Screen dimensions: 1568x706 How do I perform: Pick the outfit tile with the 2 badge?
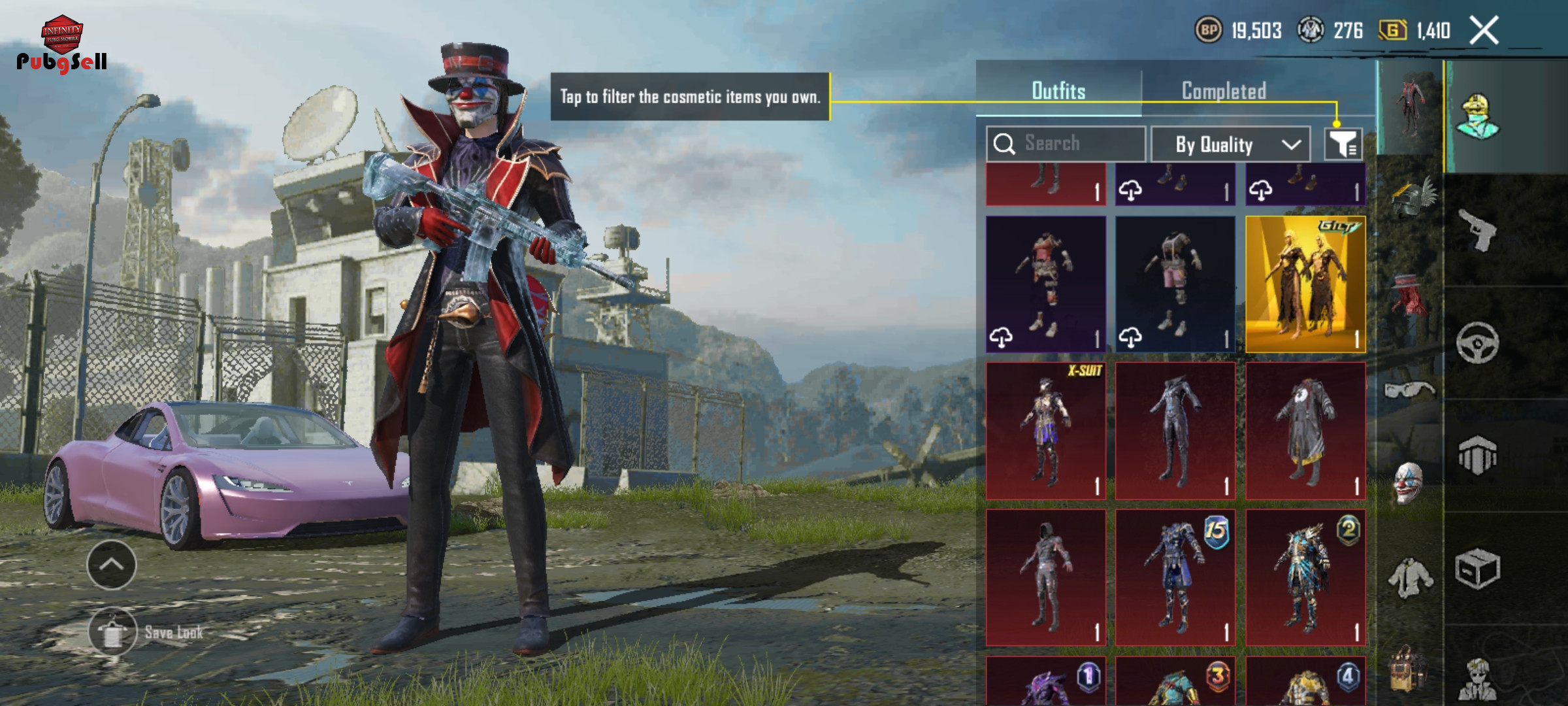coord(1305,578)
